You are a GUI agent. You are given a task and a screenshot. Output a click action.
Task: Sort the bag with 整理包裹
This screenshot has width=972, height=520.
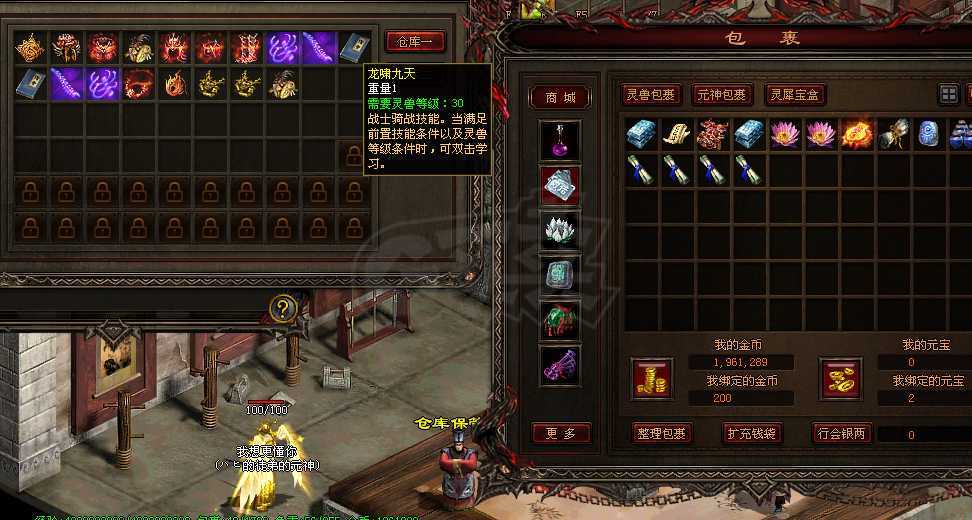click(x=662, y=433)
